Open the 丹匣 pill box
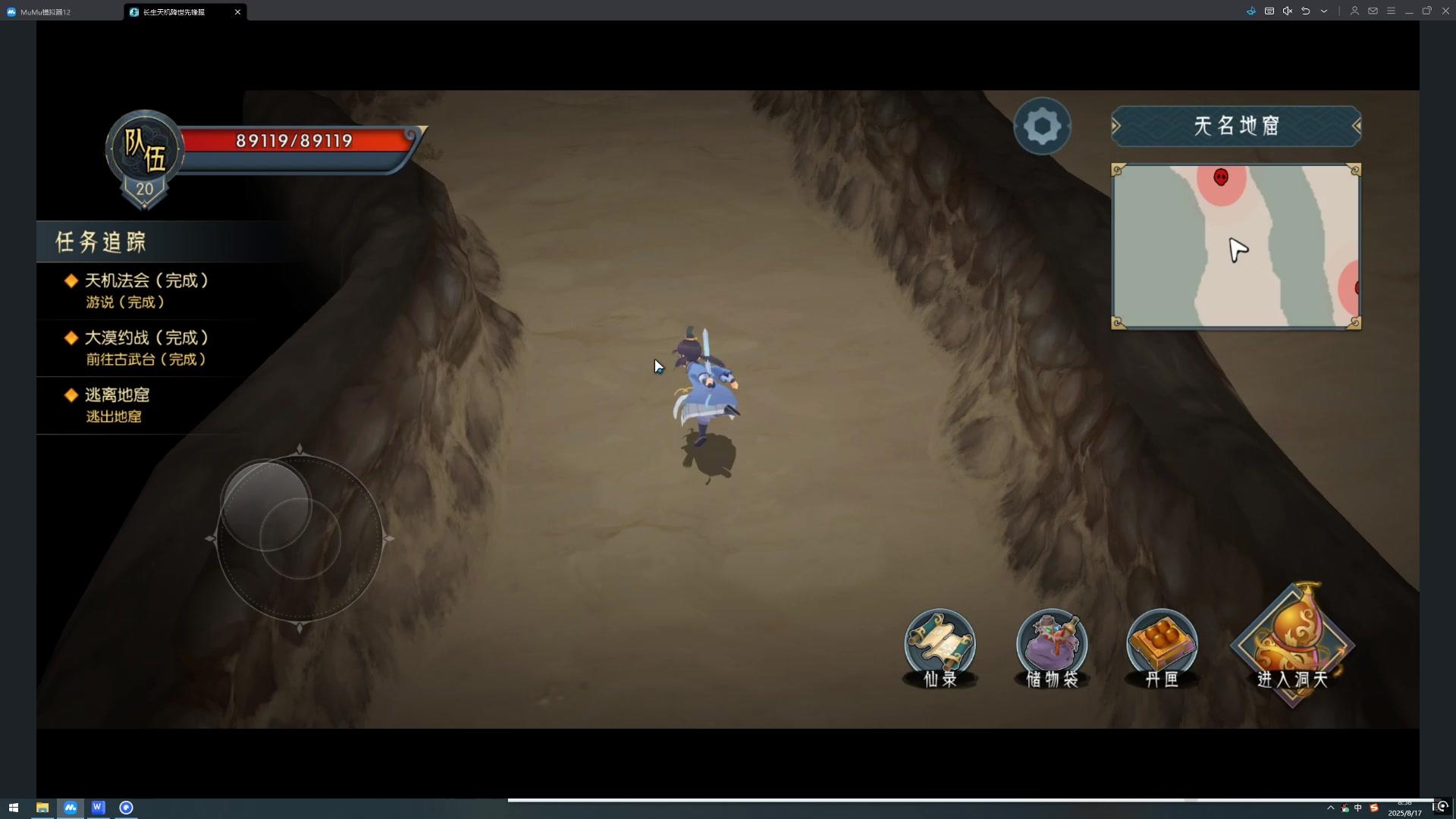 [x=1162, y=647]
